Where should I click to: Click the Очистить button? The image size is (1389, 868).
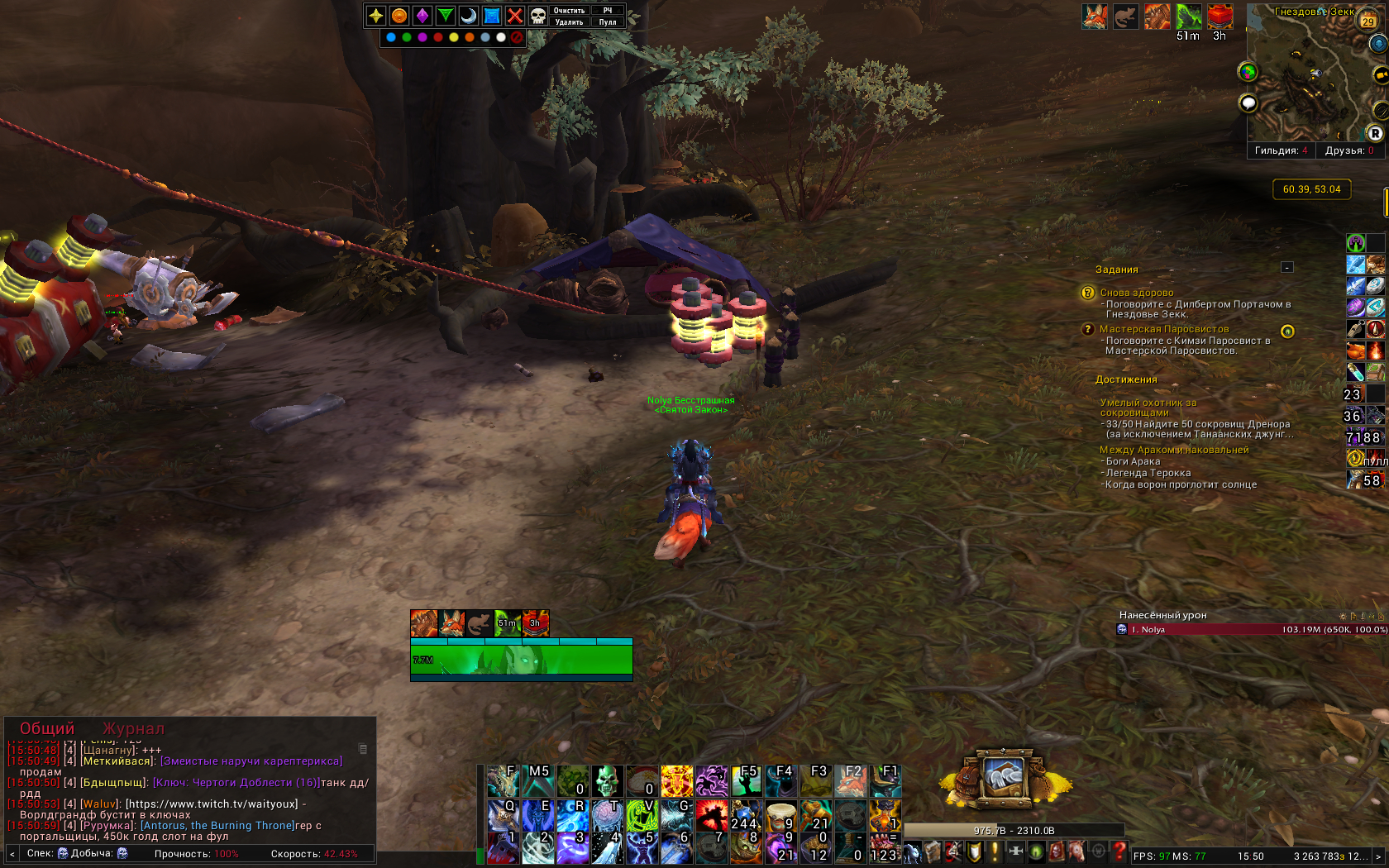tap(569, 11)
